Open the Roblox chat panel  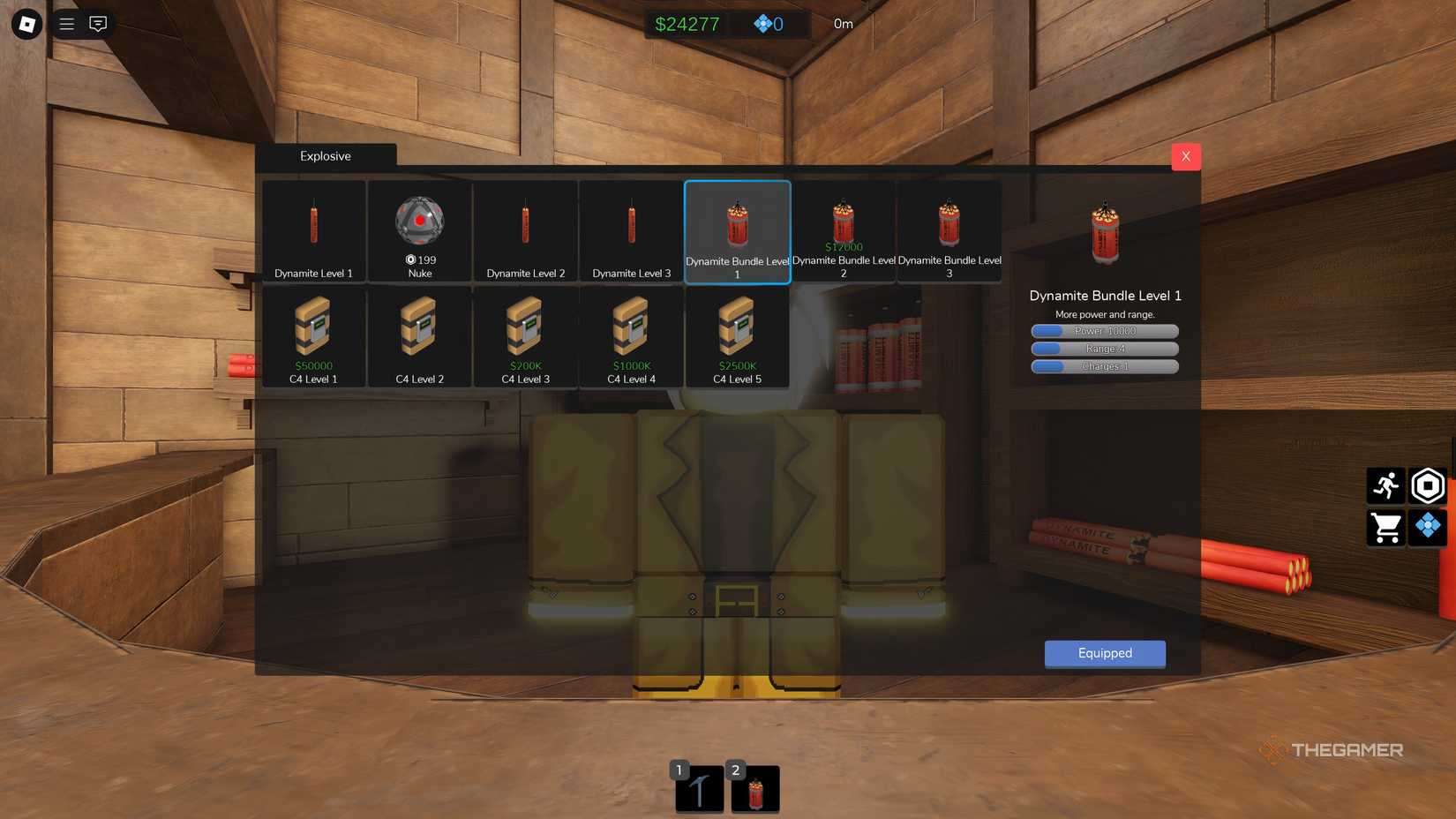tap(98, 23)
